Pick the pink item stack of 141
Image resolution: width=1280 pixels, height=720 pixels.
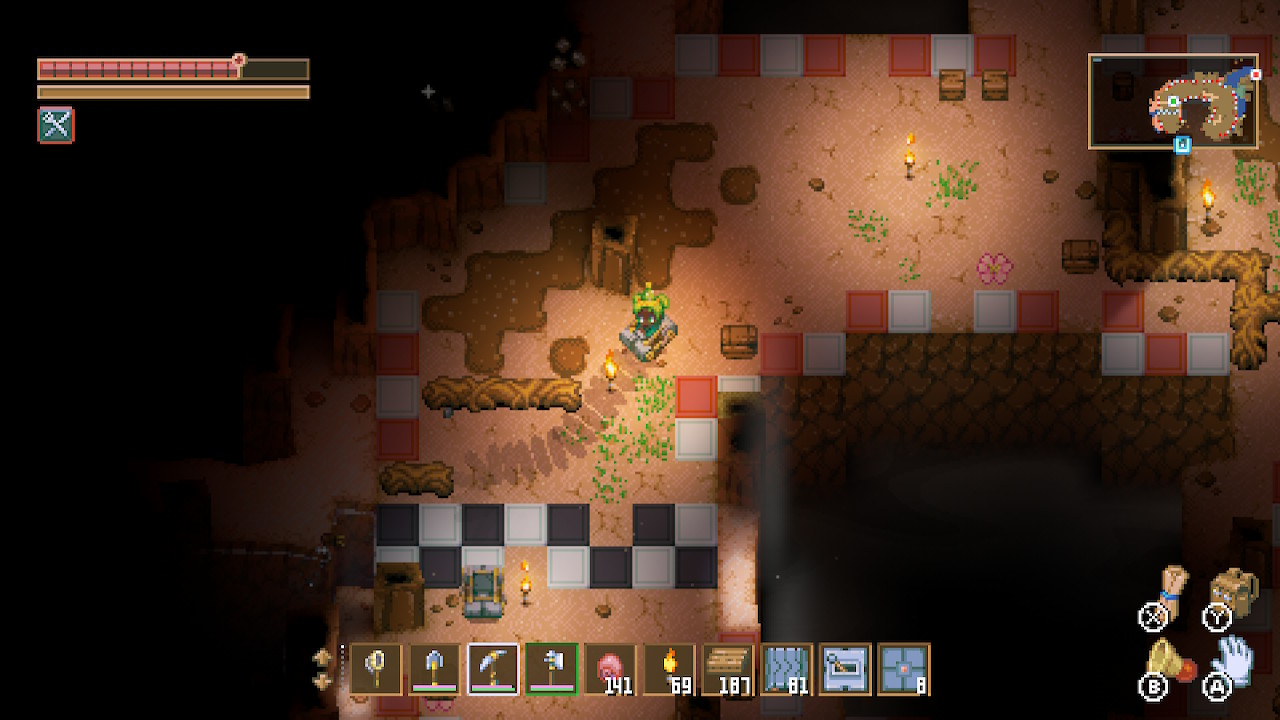610,668
